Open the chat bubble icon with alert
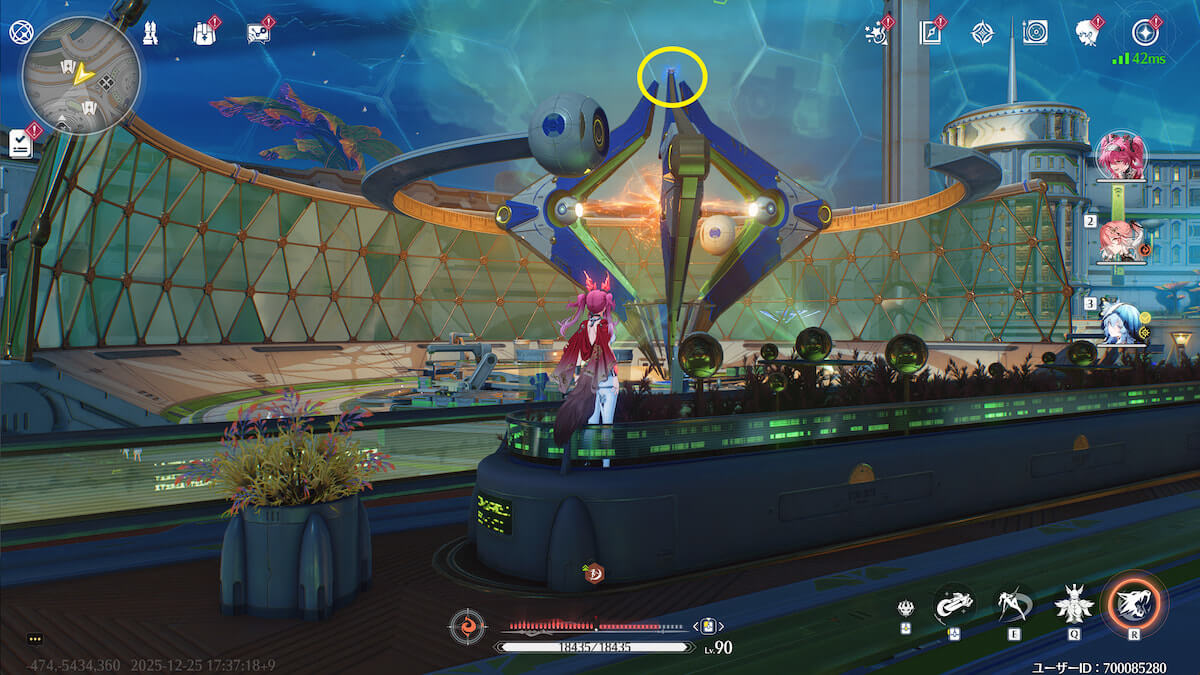 [258, 33]
